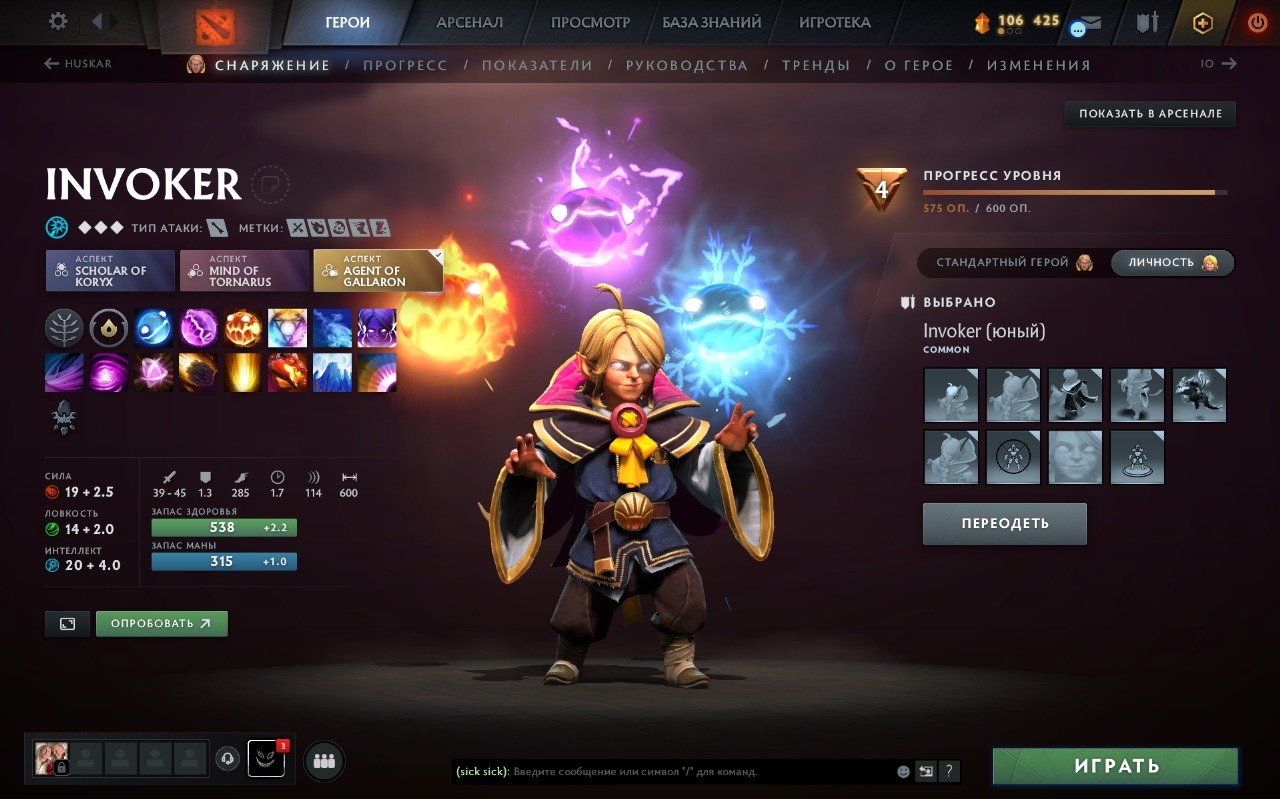Click the Chaos Meteor ability icon
This screenshot has height=799, width=1280.
pos(197,372)
